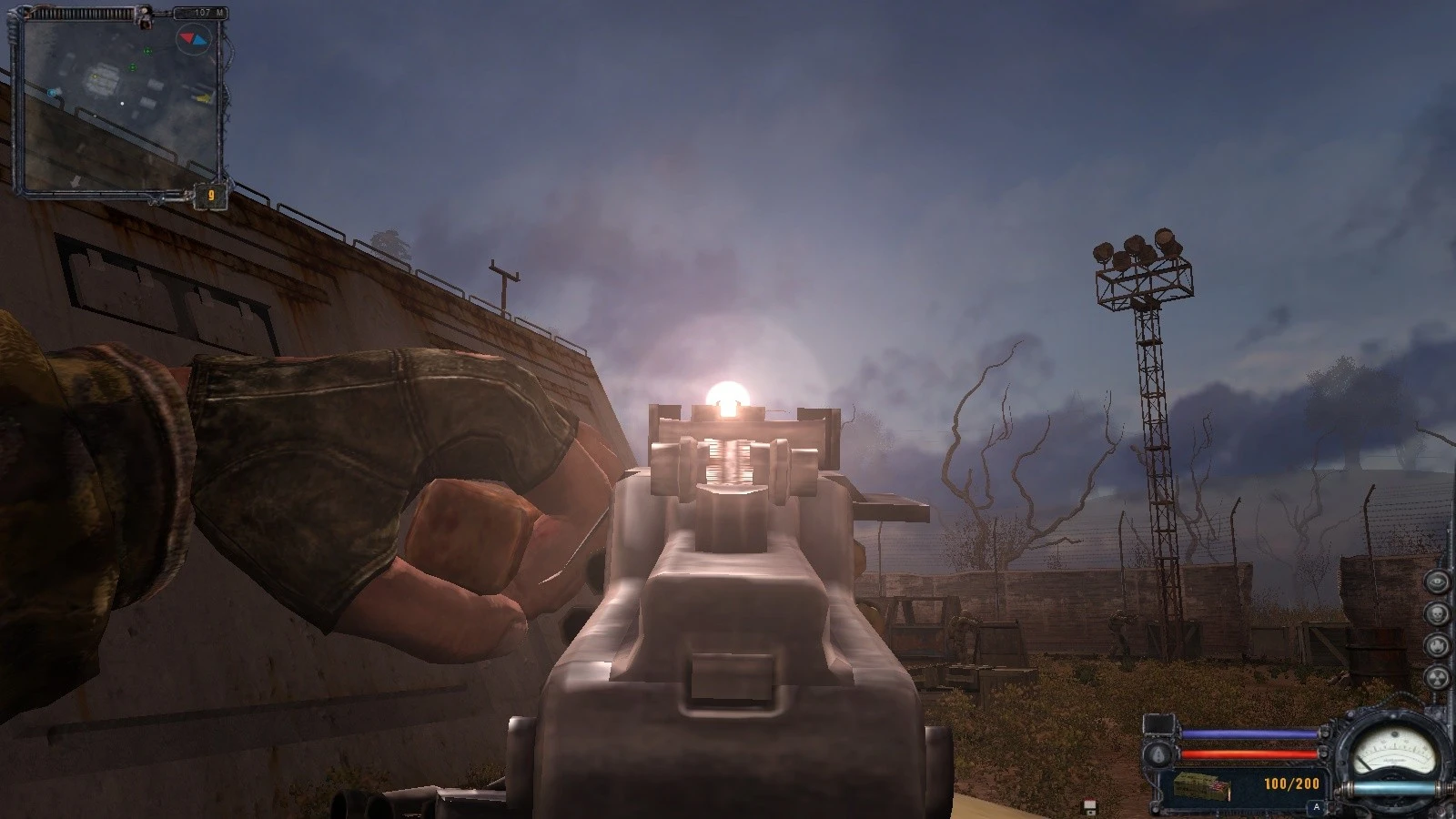
Task: Click the 100/200 ammo counter
Action: 1291,784
